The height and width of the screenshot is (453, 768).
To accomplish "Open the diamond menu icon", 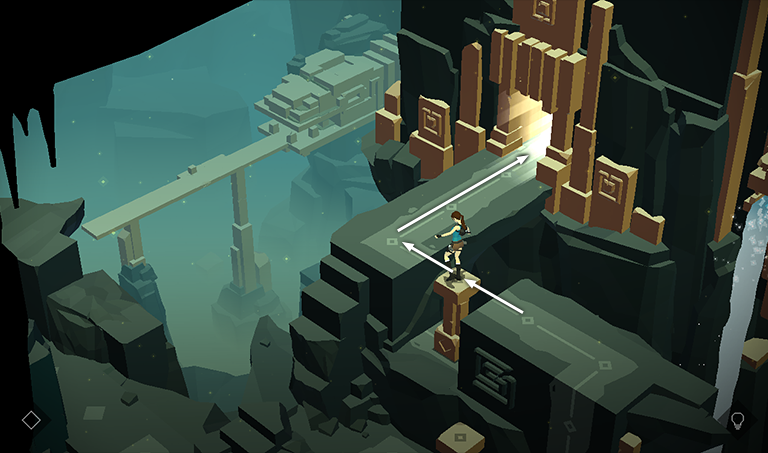I will pyautogui.click(x=31, y=420).
